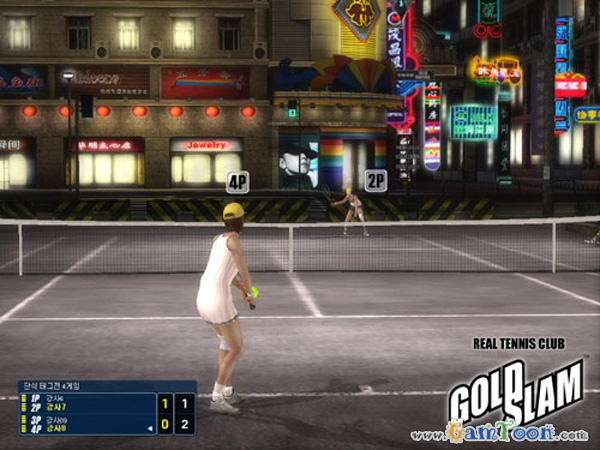Click the 4P marker above the near player
Image resolution: width=600 pixels, height=450 pixels.
coord(237,182)
